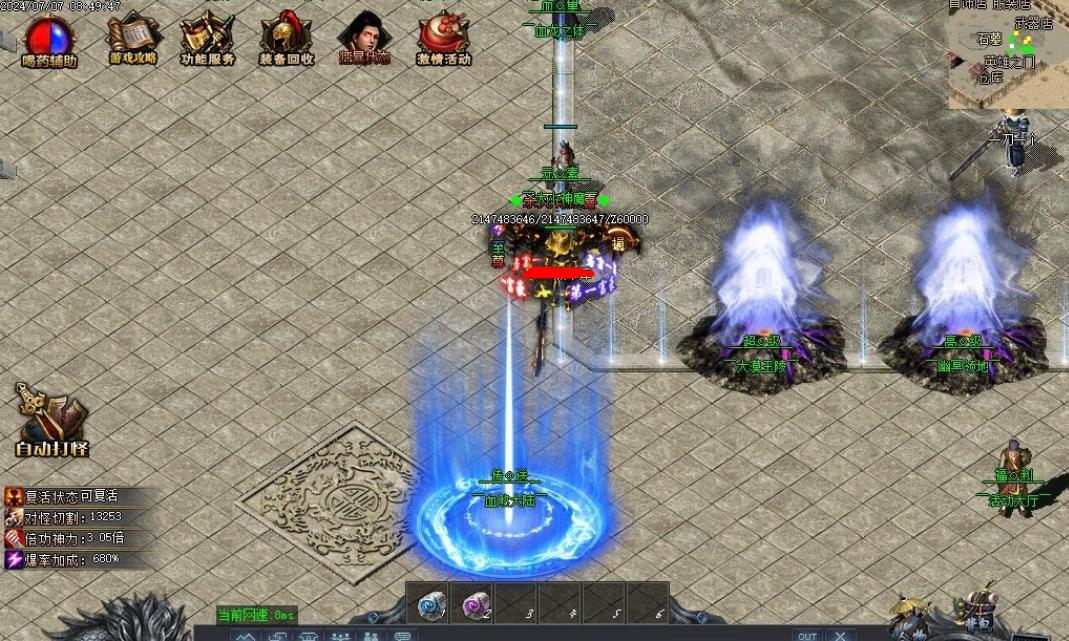Click the OUT button on bottom bar

pyautogui.click(x=807, y=635)
